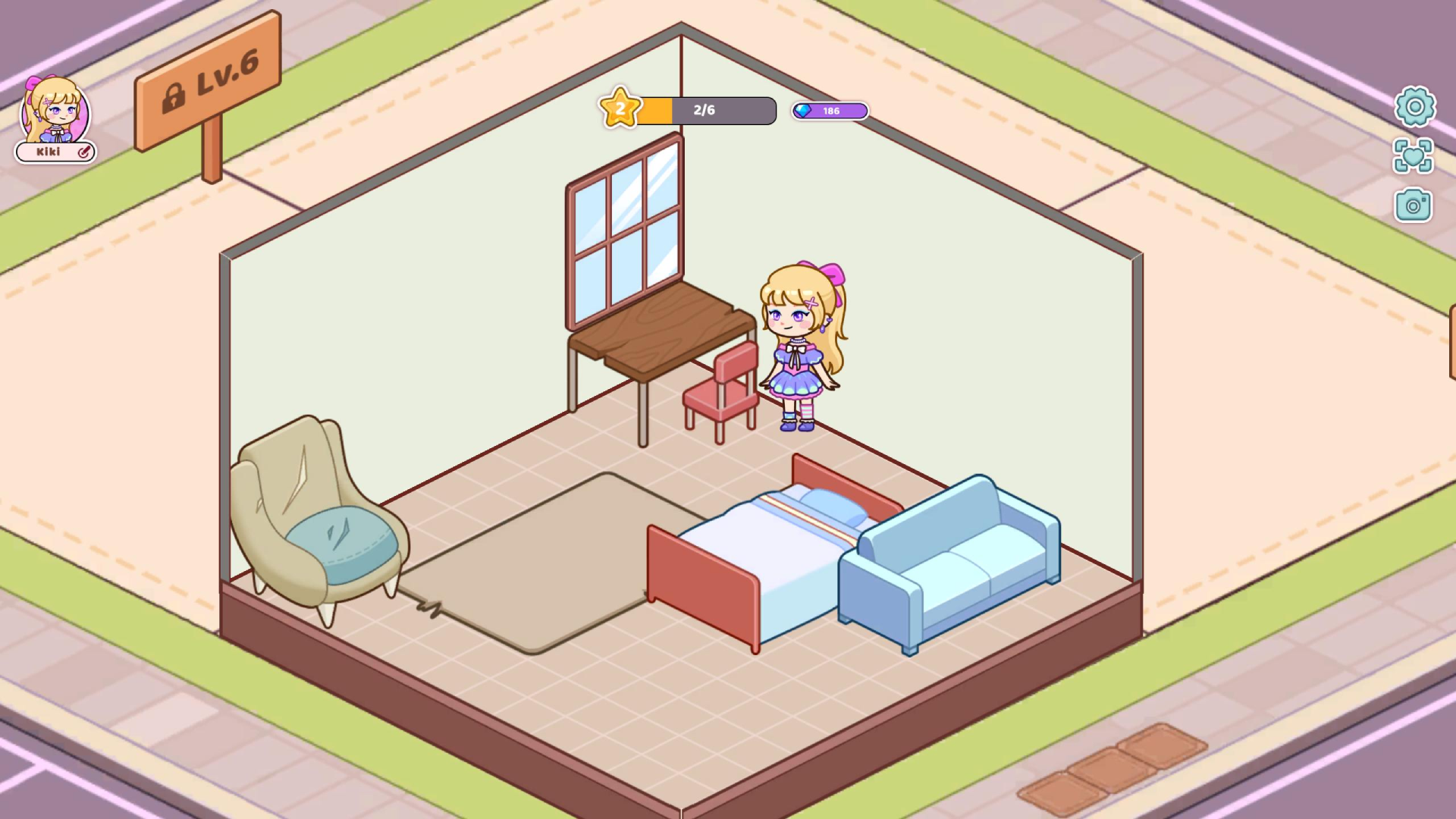Tap the diamond currency icon
Viewport: 1456px width, 819px height.
point(804,111)
